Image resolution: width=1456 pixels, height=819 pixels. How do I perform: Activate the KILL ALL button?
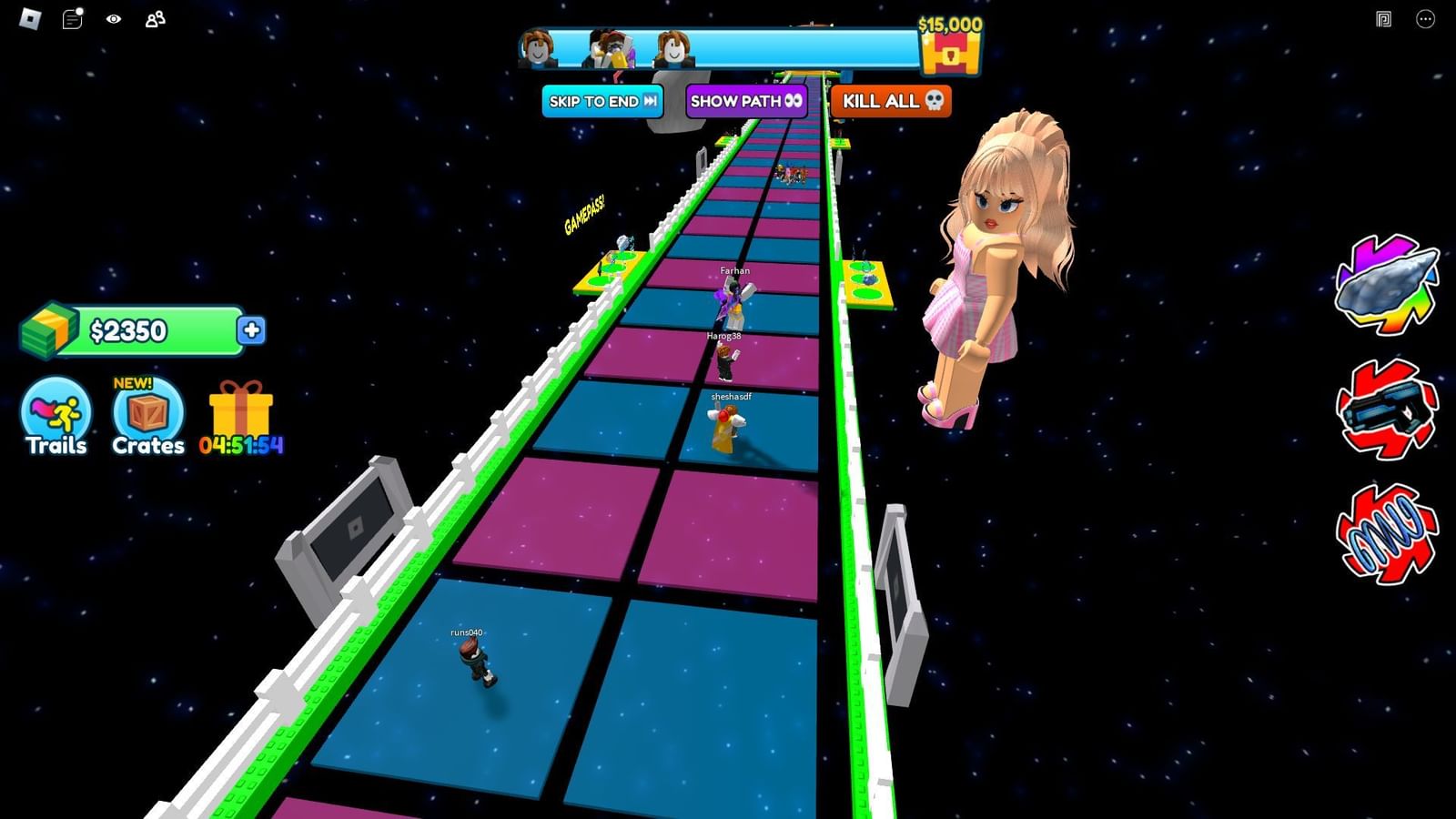[889, 102]
